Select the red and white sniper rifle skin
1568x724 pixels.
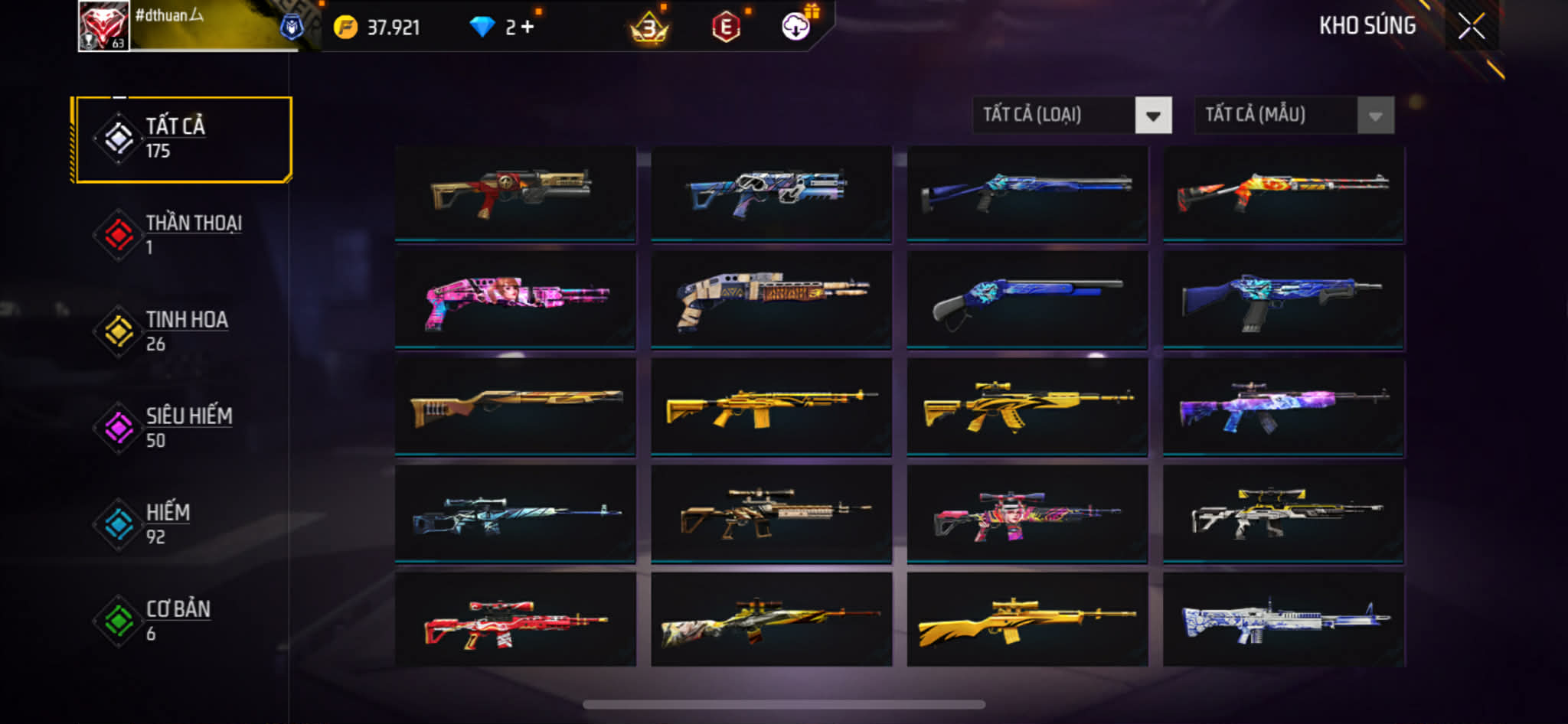(x=515, y=620)
